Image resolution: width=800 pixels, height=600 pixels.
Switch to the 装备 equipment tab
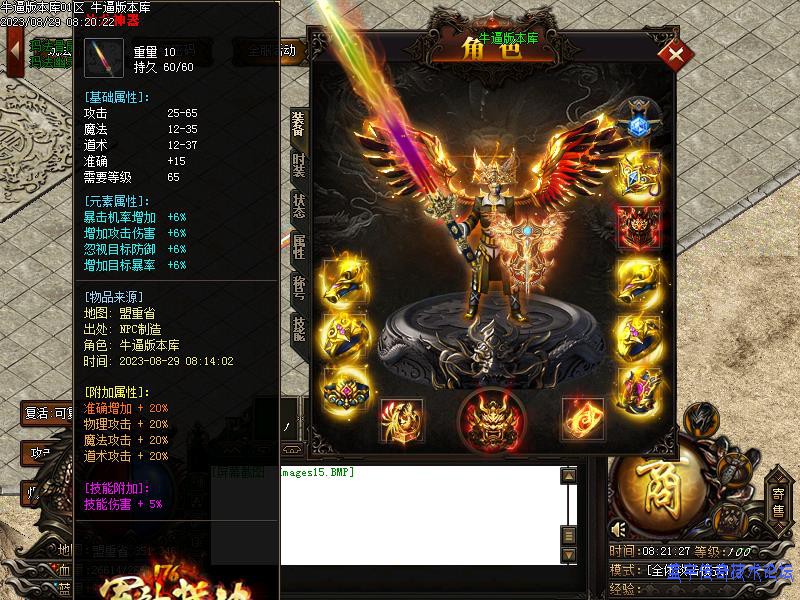[x=299, y=124]
